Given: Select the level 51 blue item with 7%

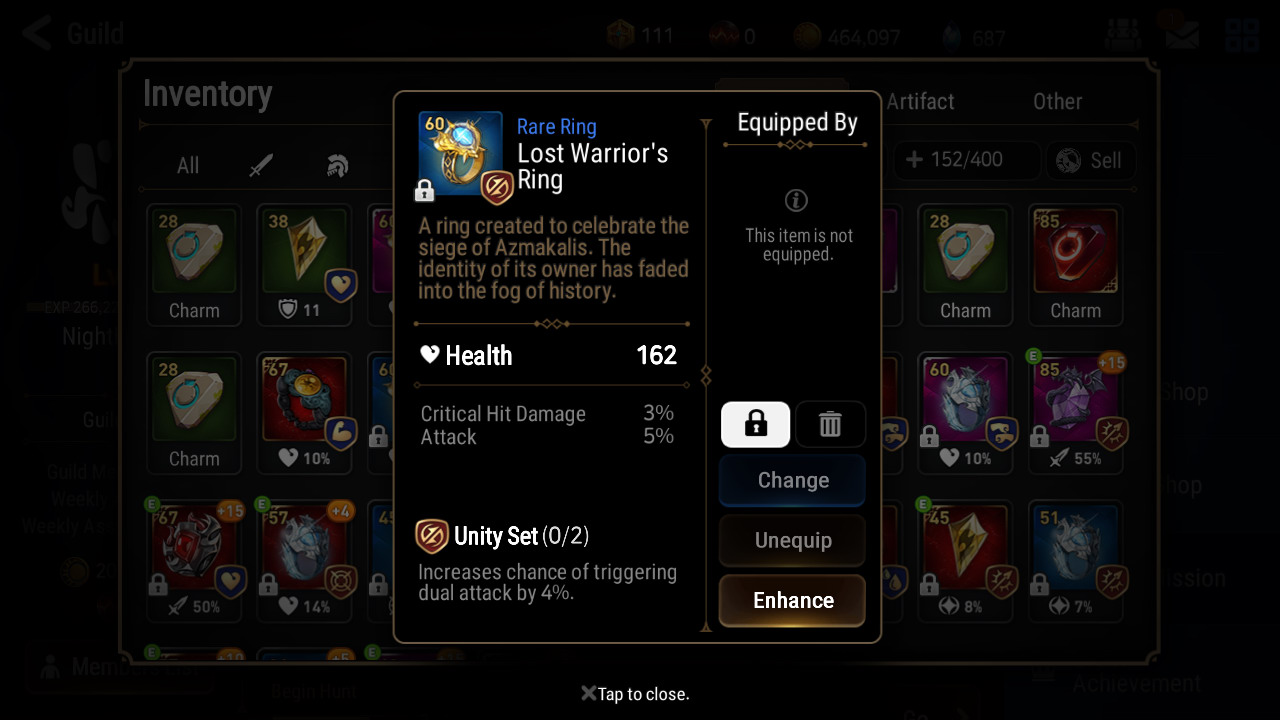Looking at the screenshot, I should coord(1075,560).
